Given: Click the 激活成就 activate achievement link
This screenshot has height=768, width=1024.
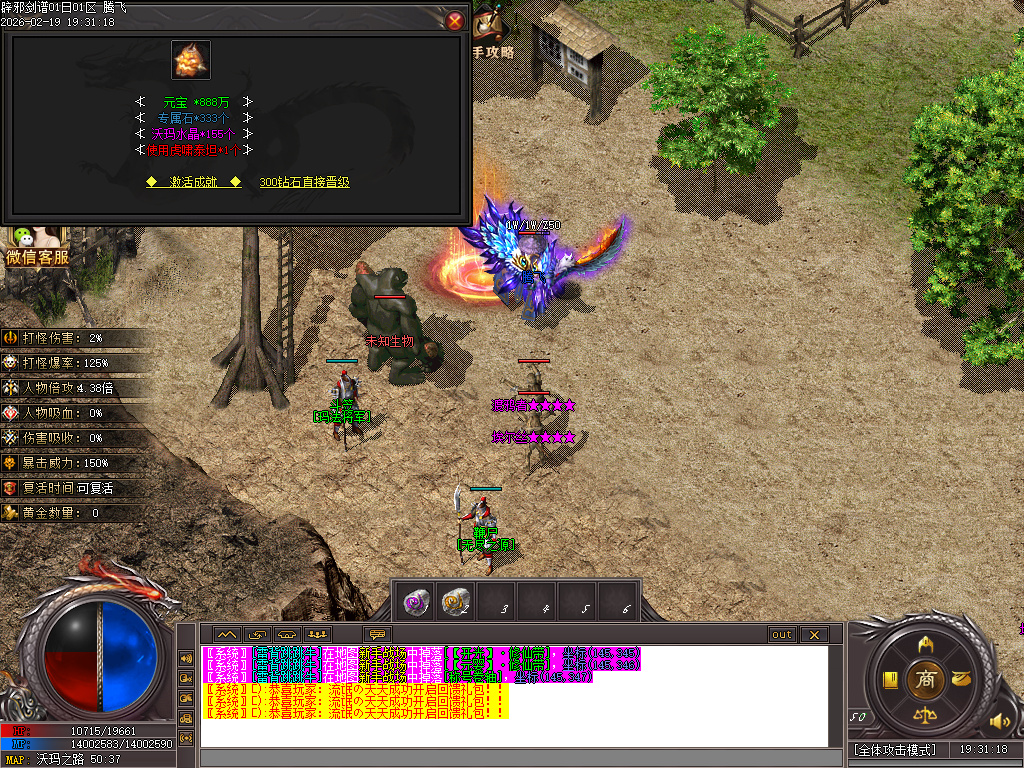Looking at the screenshot, I should (193, 182).
